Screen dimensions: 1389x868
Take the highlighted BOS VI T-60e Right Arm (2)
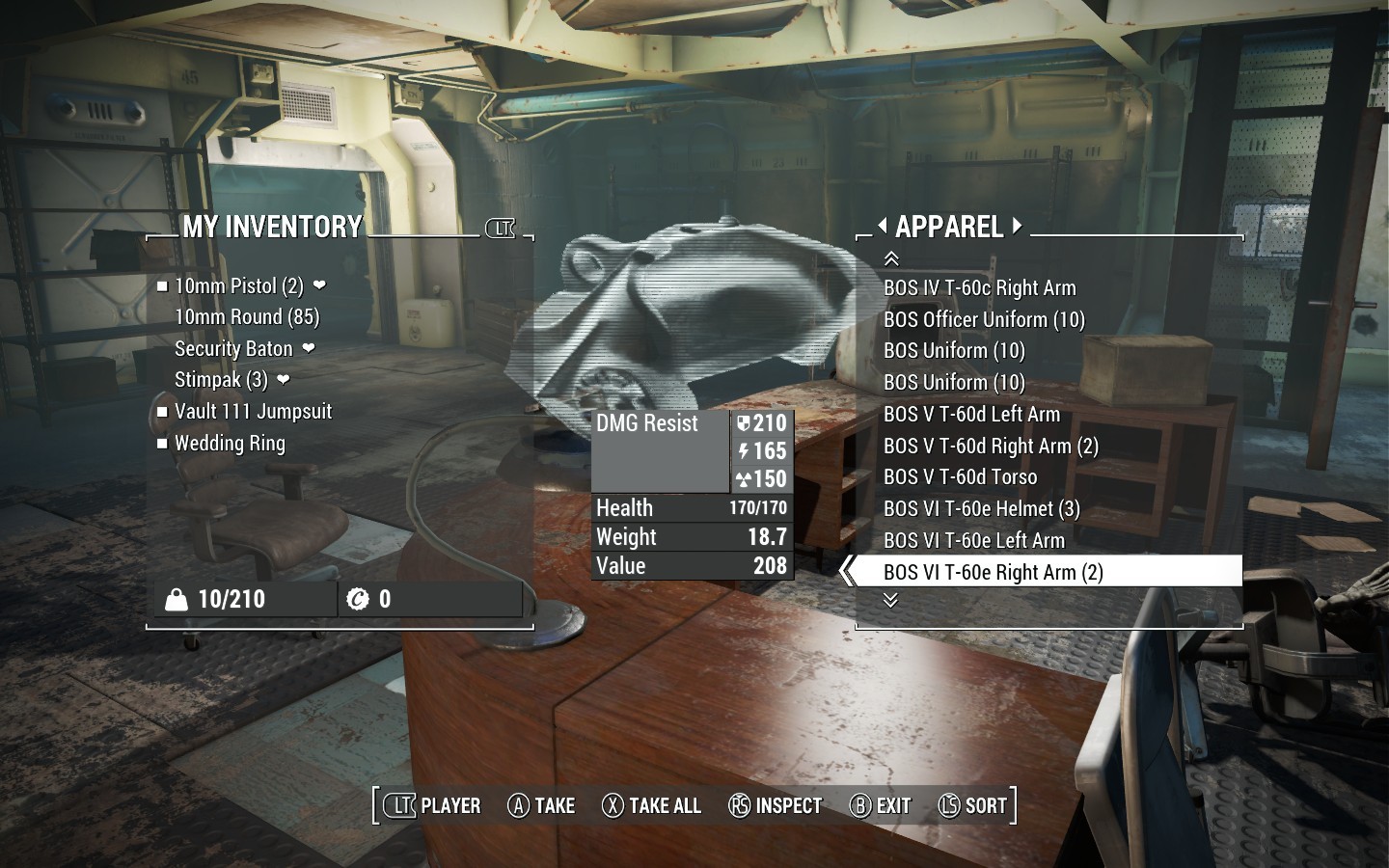pos(993,573)
